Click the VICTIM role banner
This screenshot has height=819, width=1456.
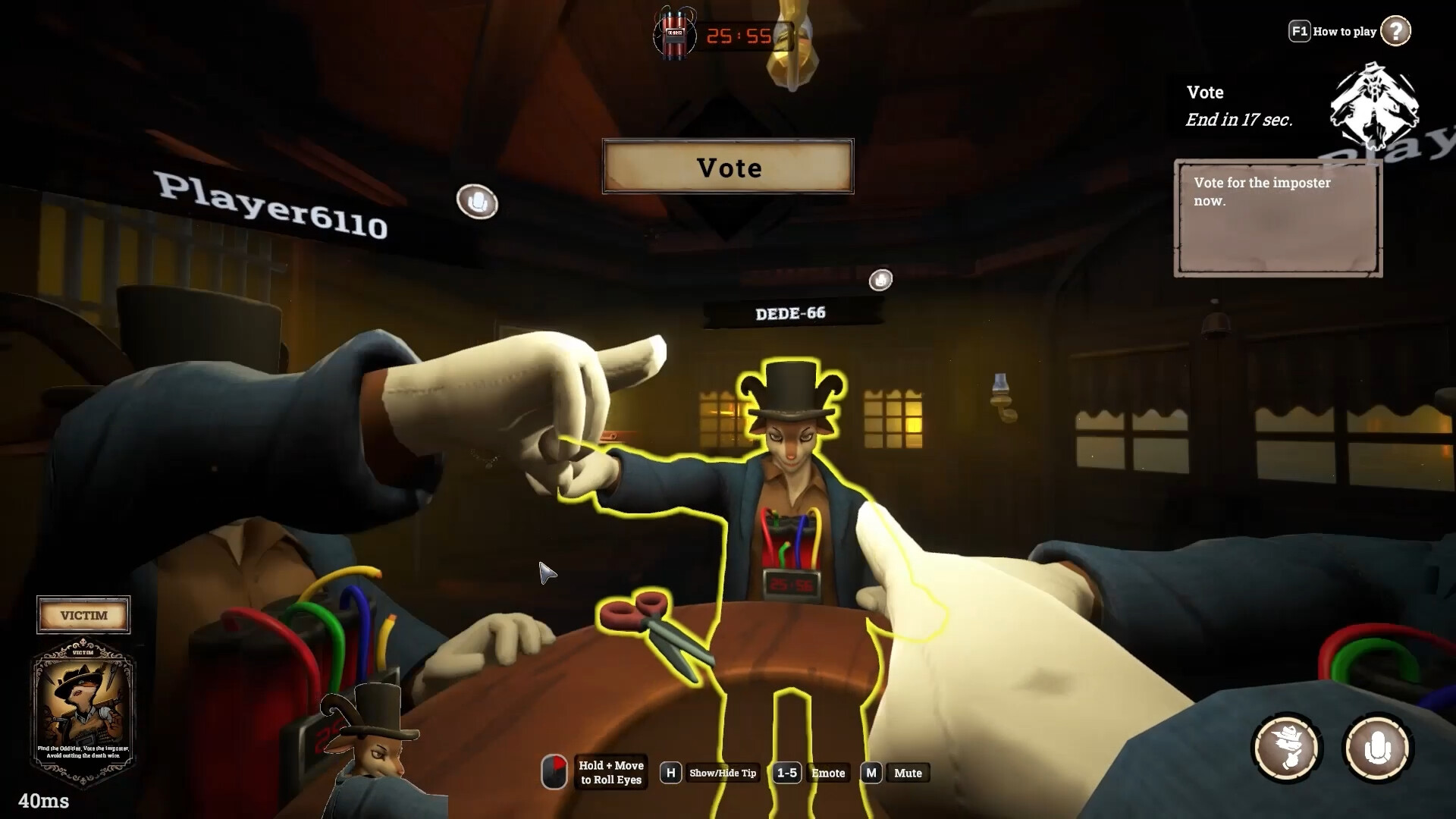(x=83, y=615)
